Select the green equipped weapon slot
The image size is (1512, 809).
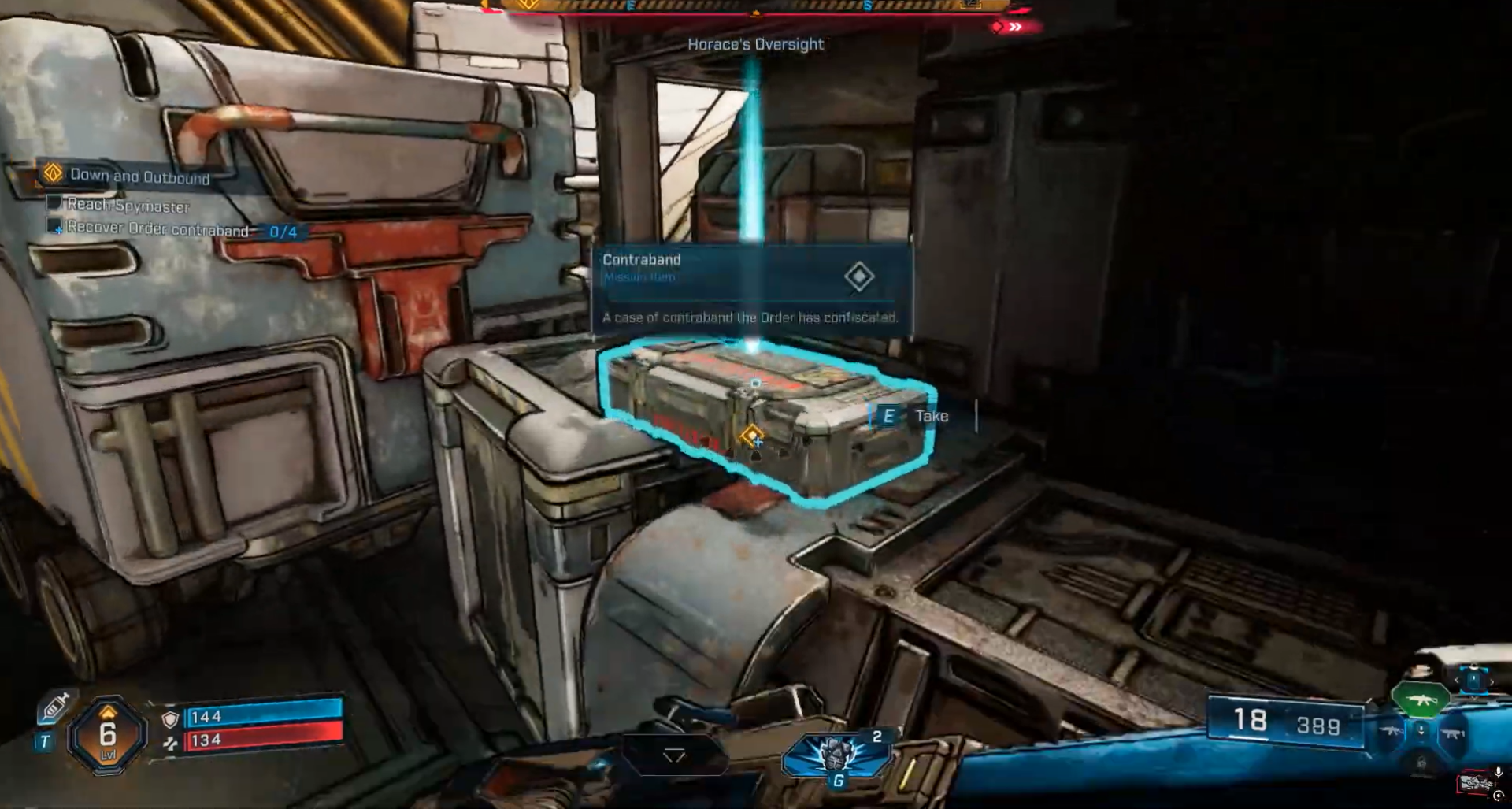1421,700
